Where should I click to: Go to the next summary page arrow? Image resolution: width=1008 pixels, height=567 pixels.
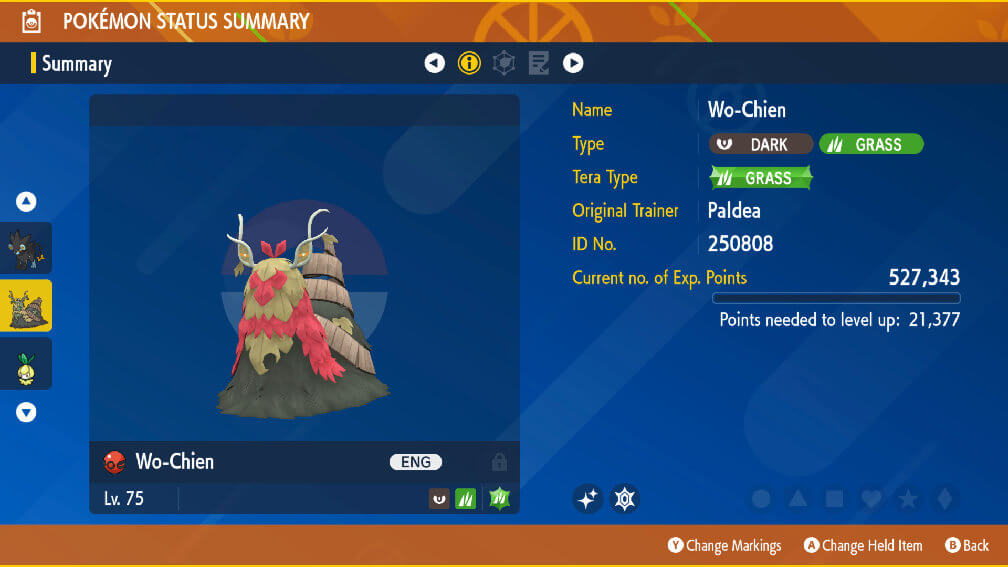click(x=573, y=63)
